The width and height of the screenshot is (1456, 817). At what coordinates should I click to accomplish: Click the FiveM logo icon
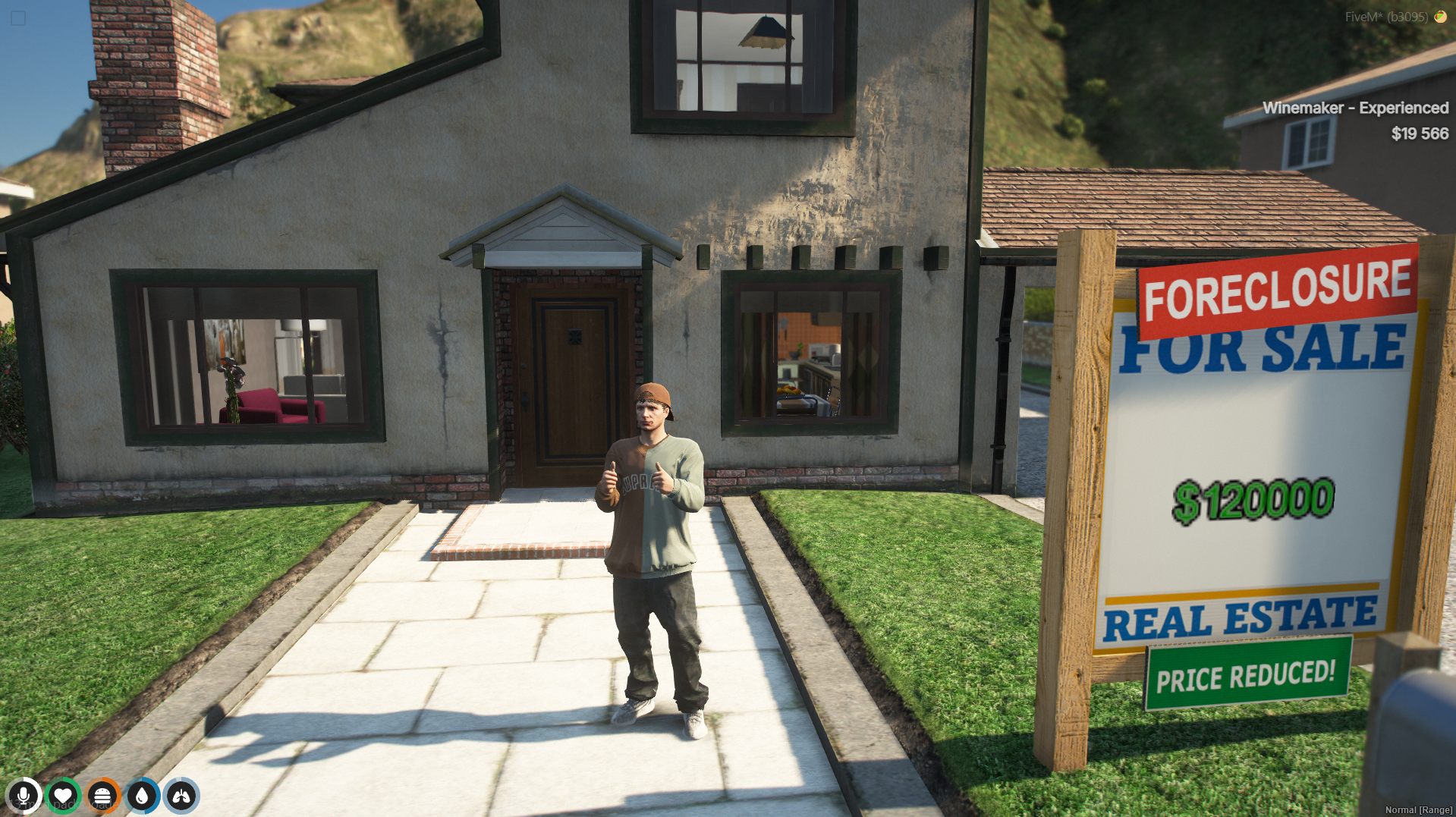pos(1440,17)
